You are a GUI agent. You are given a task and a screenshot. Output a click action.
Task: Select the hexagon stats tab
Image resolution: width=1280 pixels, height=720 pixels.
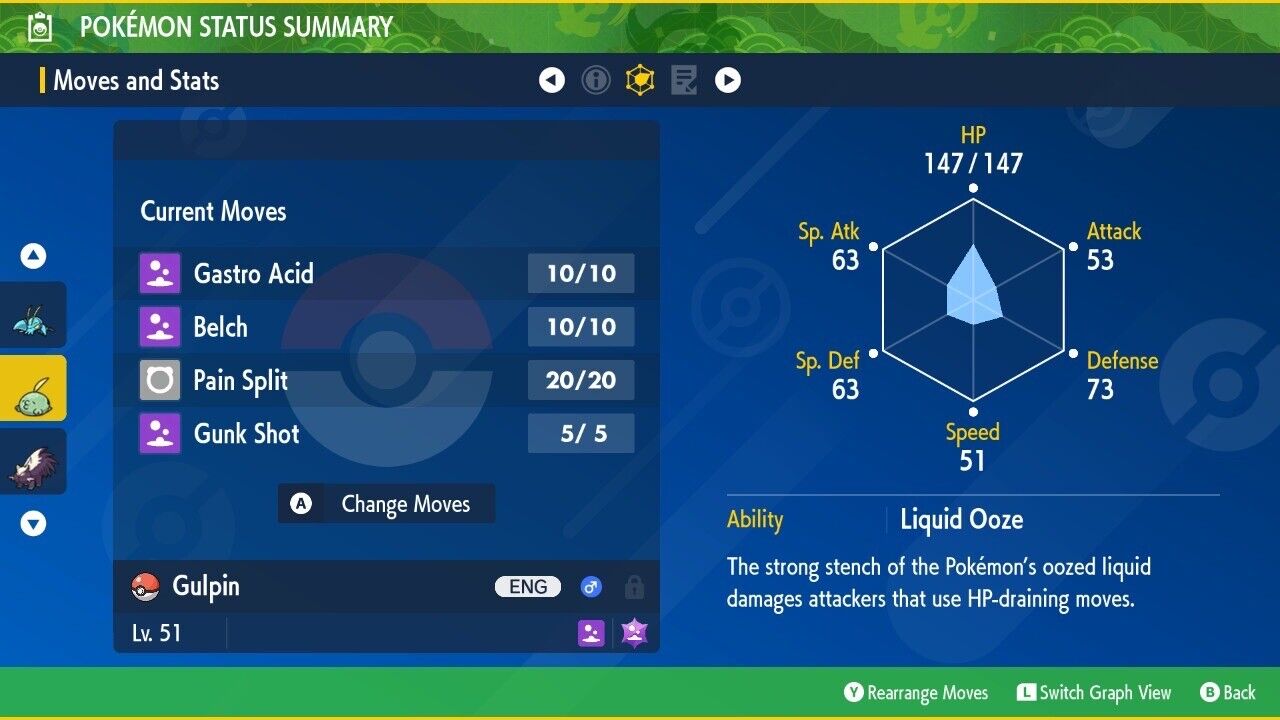[640, 80]
